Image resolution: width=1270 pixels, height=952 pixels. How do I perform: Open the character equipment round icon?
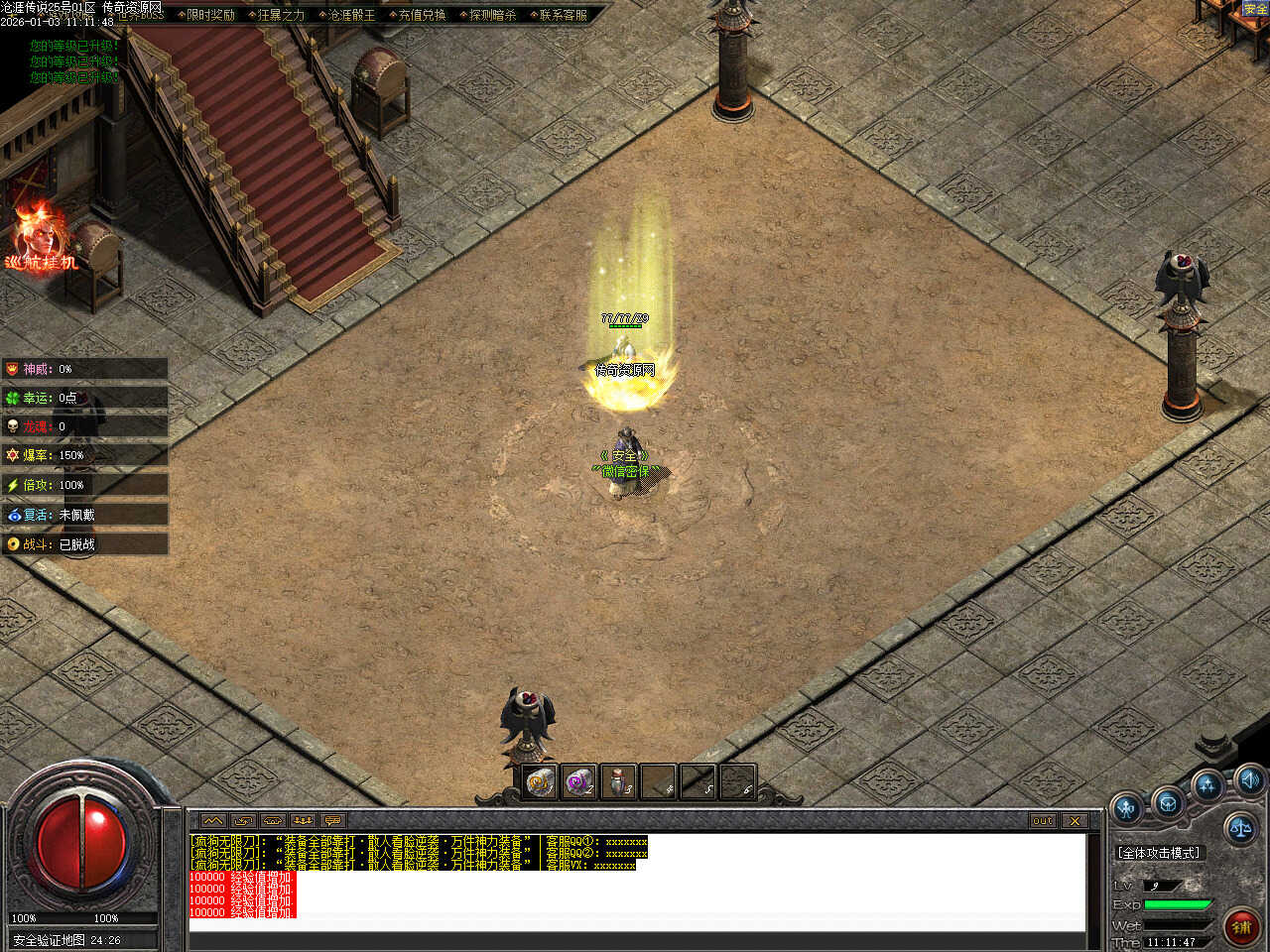pos(1127,809)
